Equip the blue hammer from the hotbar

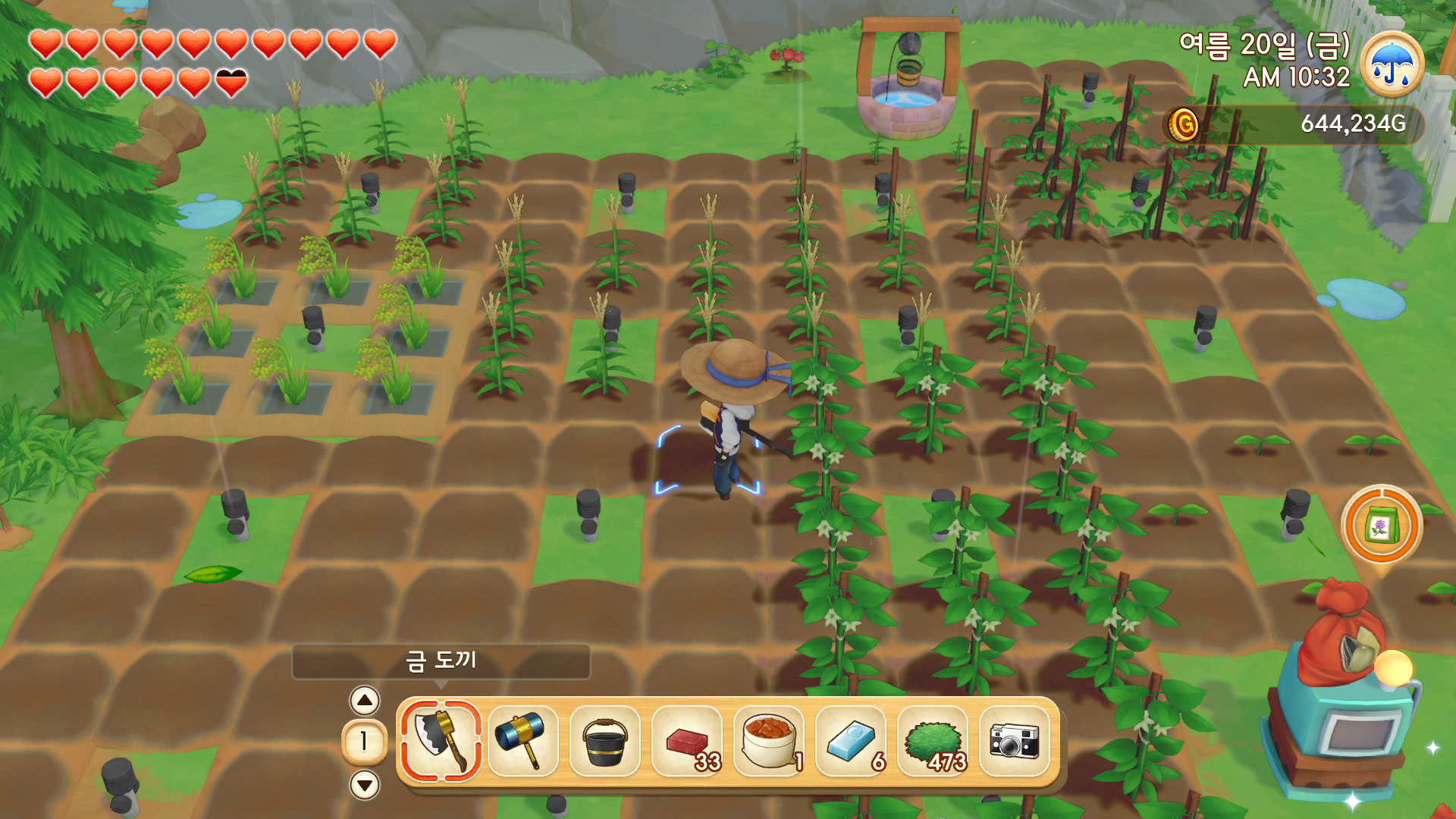click(522, 741)
